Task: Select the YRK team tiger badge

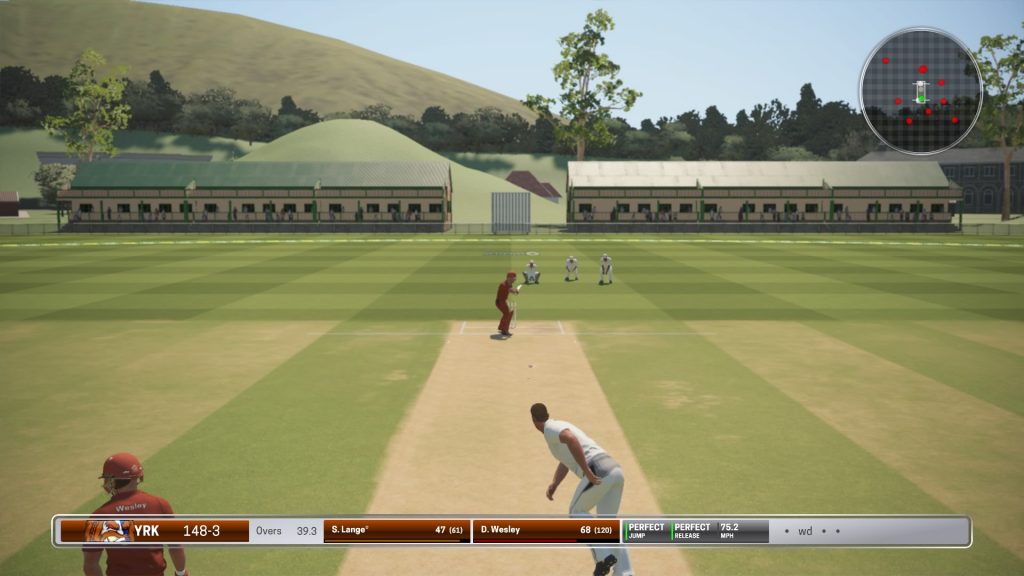Action: click(x=106, y=531)
